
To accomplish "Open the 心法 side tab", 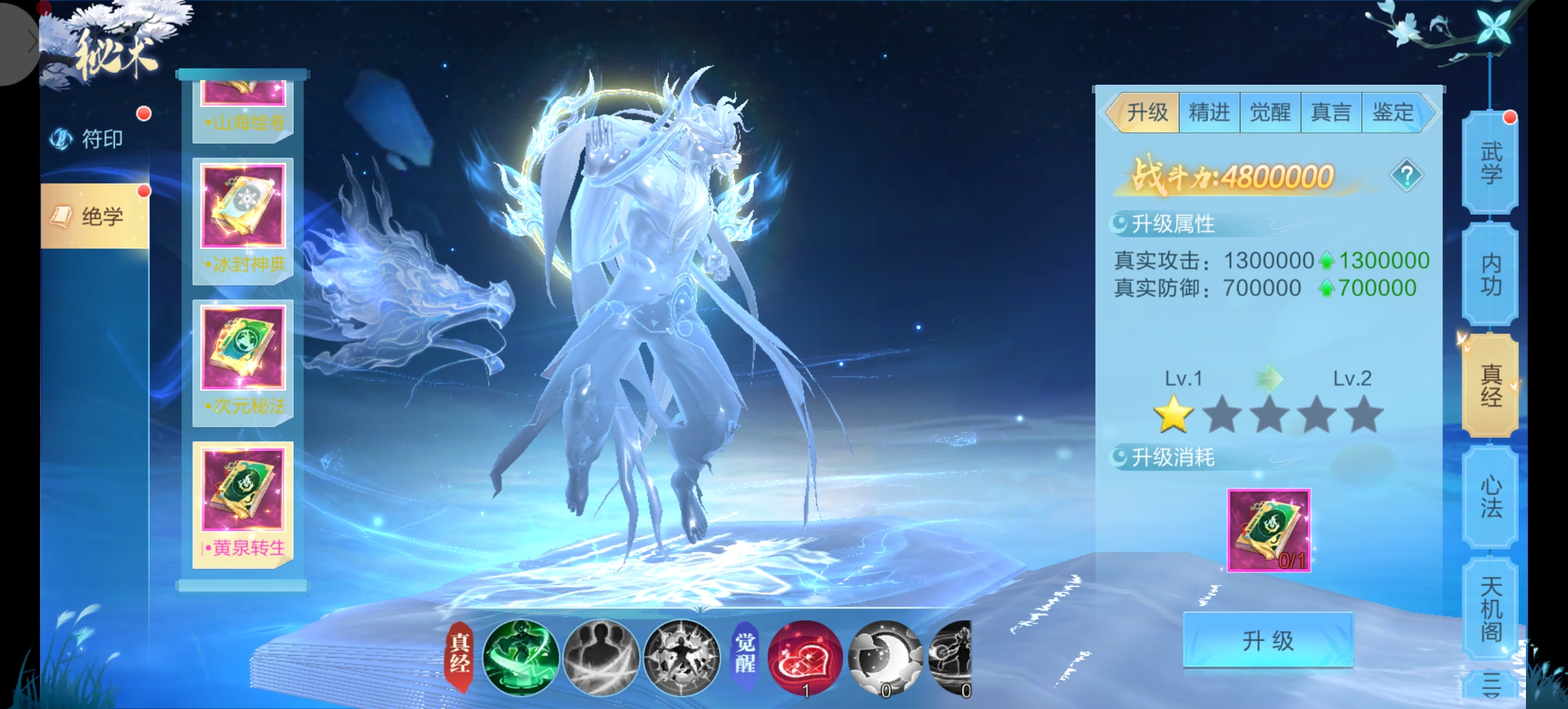I will click(x=1491, y=497).
